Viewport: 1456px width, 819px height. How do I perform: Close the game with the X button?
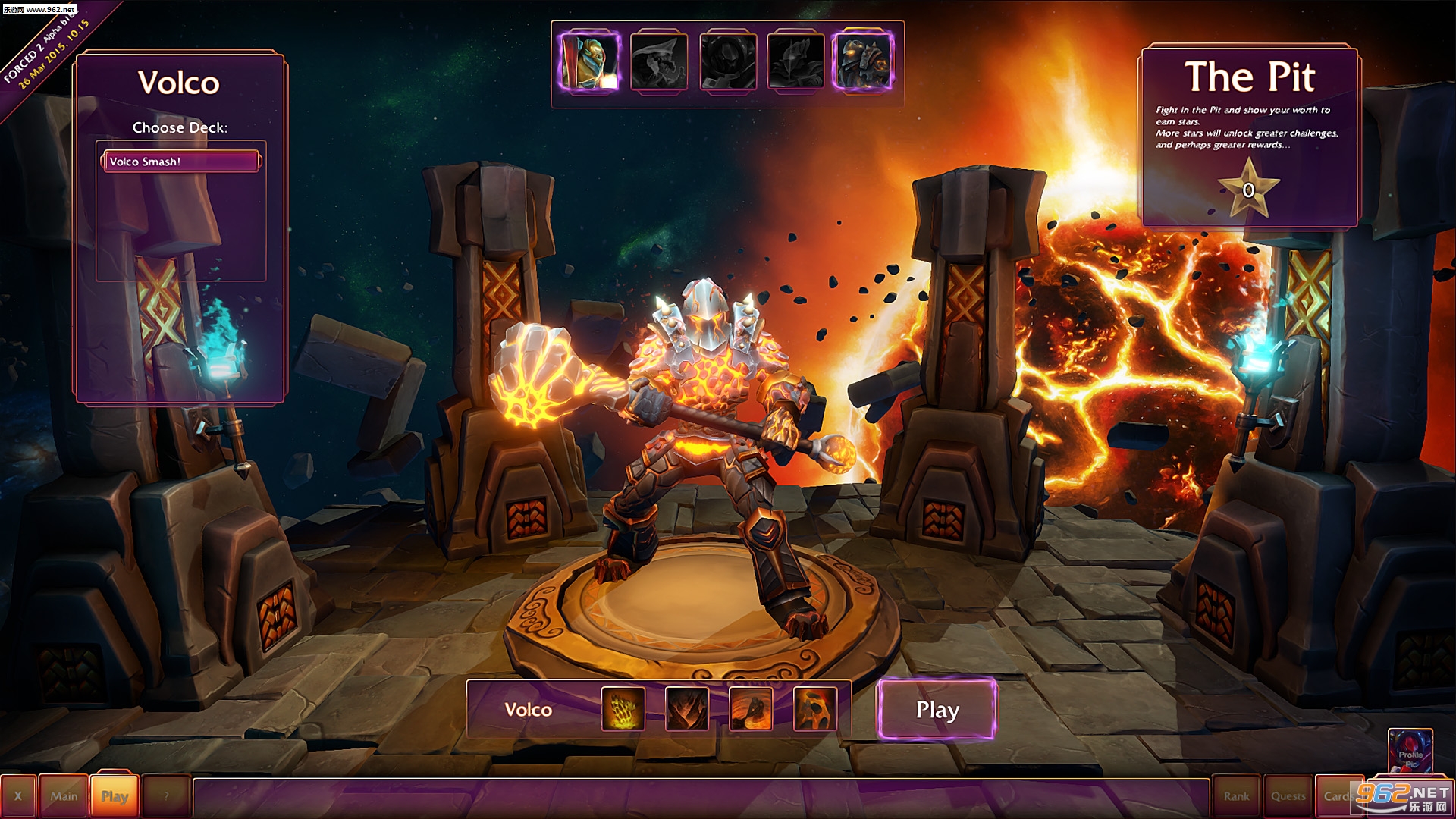[x=18, y=796]
